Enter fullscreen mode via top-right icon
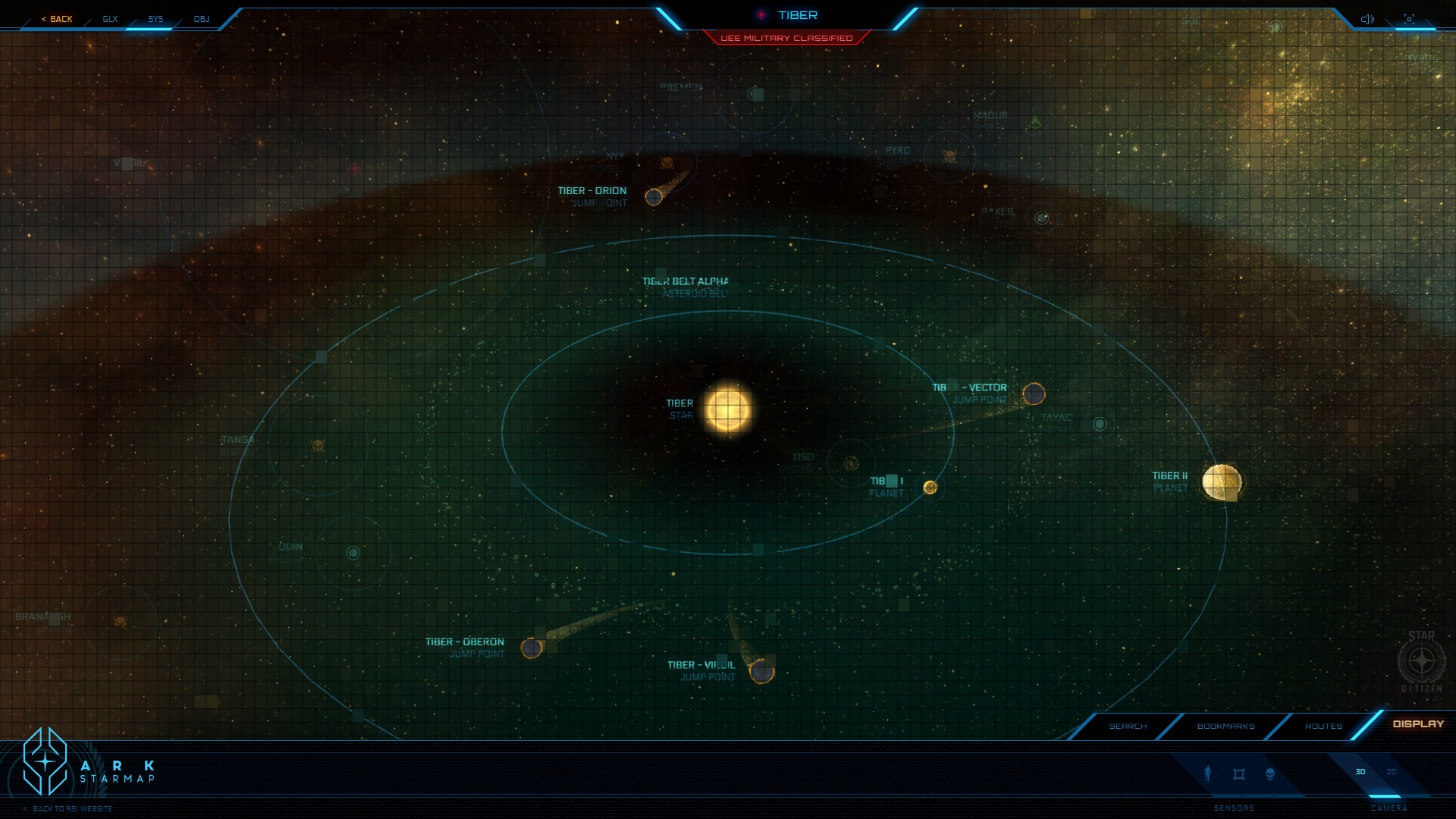The height and width of the screenshot is (819, 1456). 1409,19
